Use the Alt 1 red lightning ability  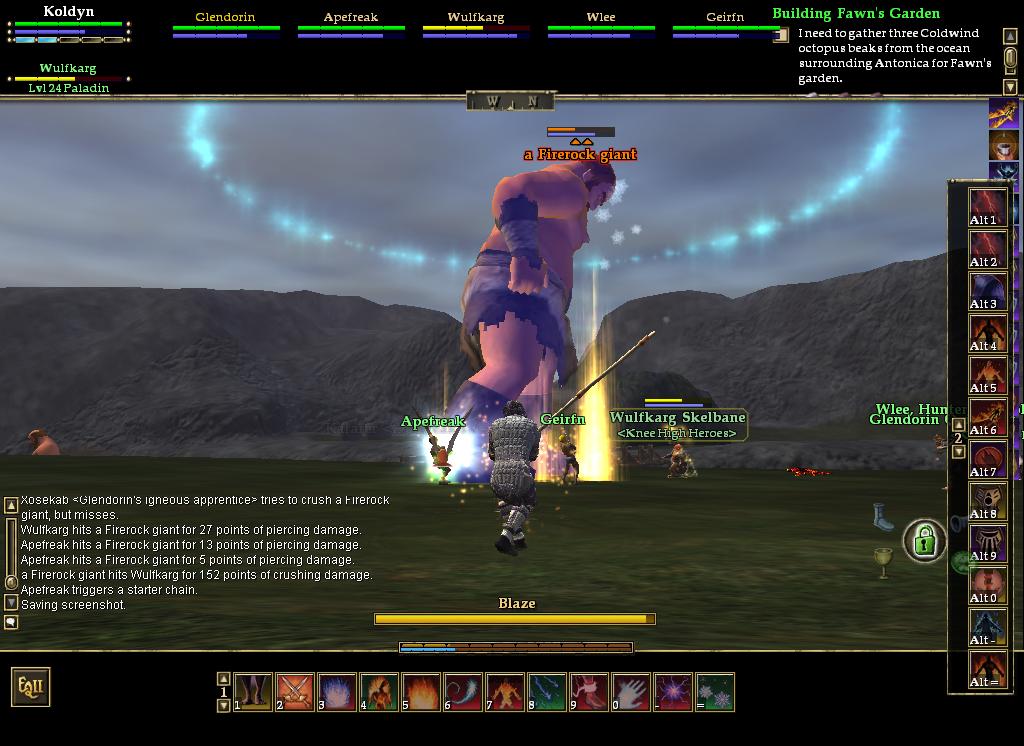pos(987,207)
